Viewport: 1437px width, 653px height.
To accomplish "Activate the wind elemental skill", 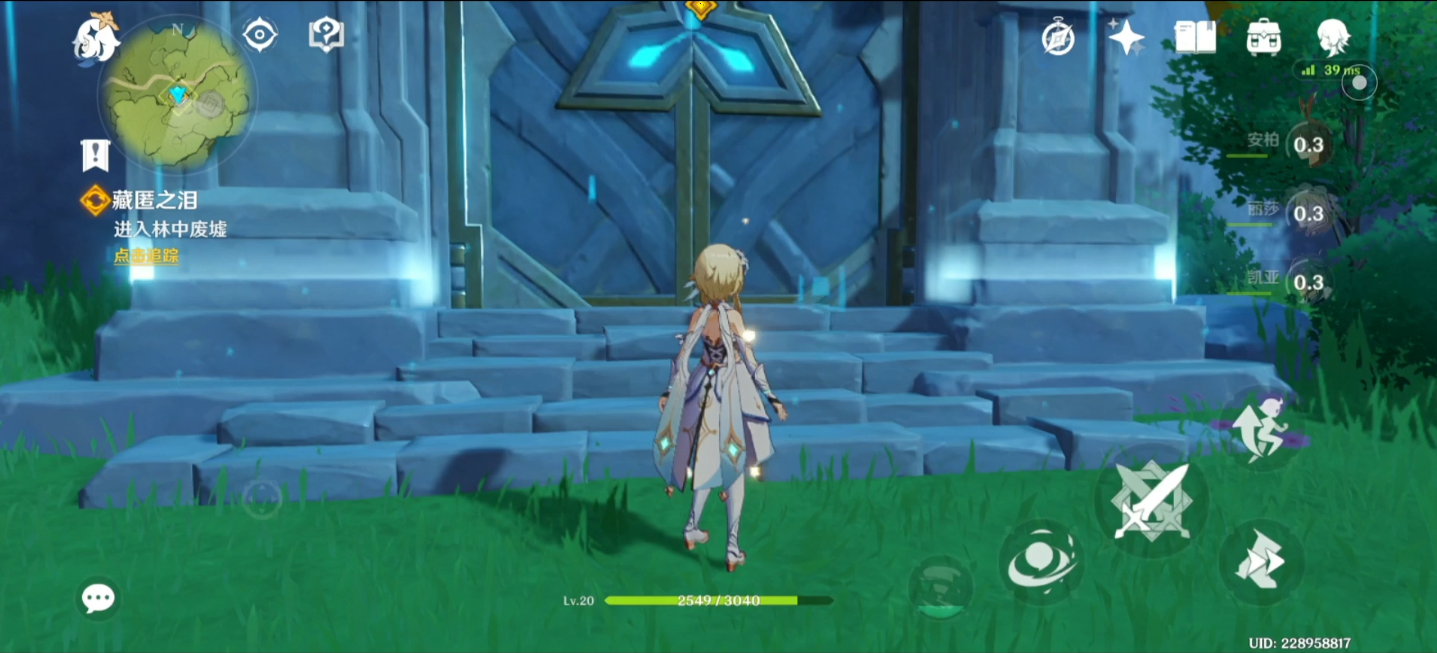I will pyautogui.click(x=1040, y=561).
